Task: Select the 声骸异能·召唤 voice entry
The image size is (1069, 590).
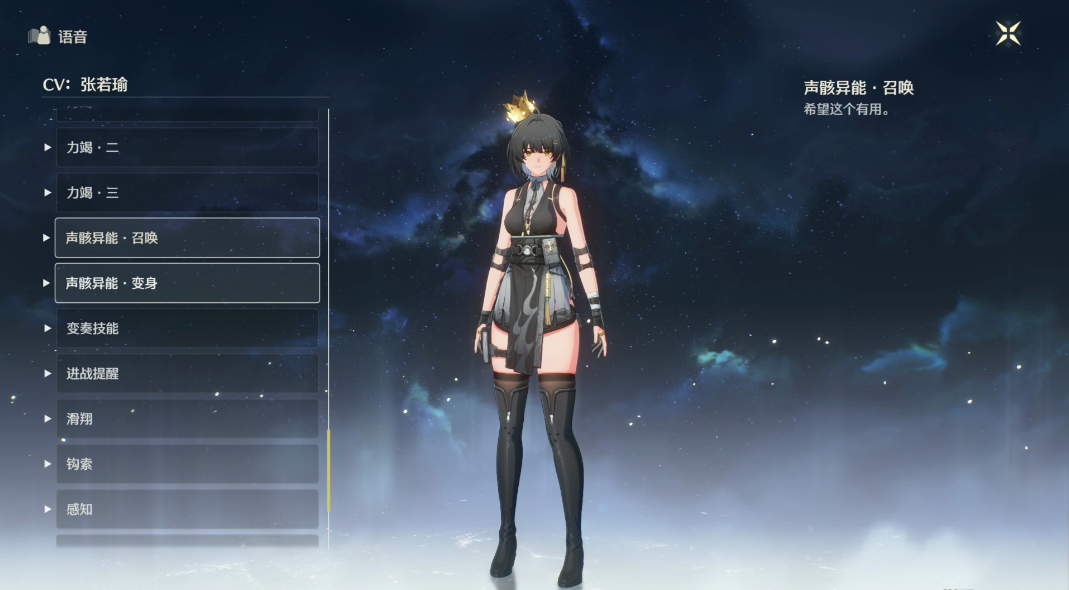Action: click(187, 238)
